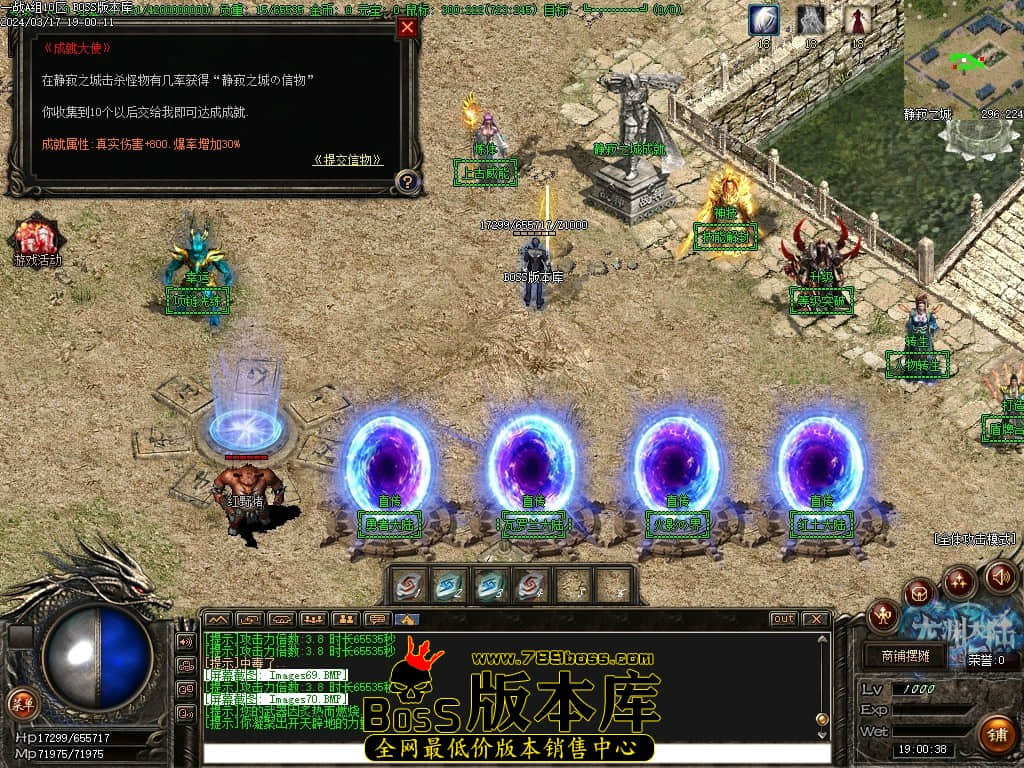Screen dimensions: 1024x768
Task: Open the 游戏活动 events icon
Action: 36,242
